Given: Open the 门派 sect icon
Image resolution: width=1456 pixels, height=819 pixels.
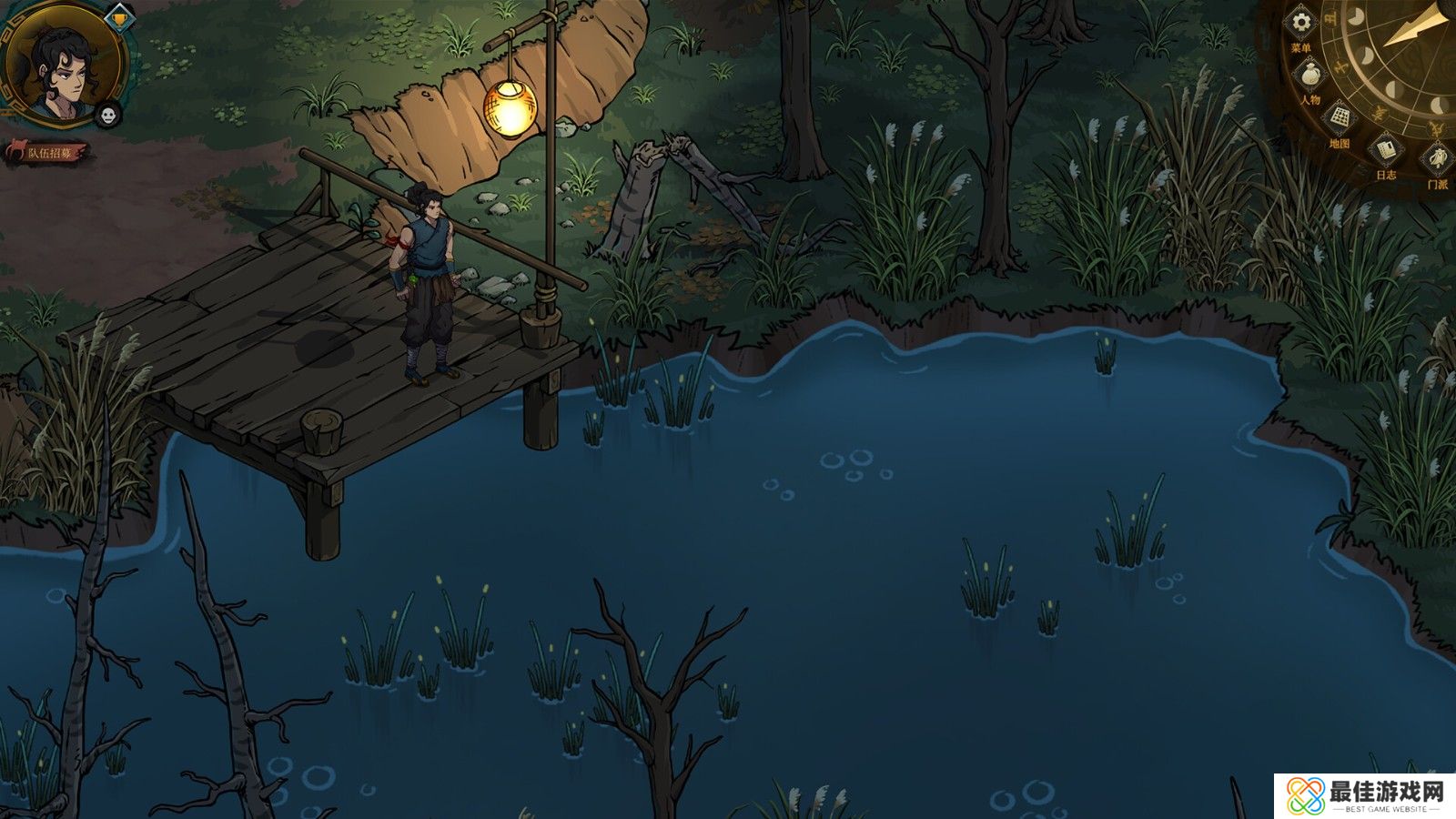Looking at the screenshot, I should (1438, 159).
